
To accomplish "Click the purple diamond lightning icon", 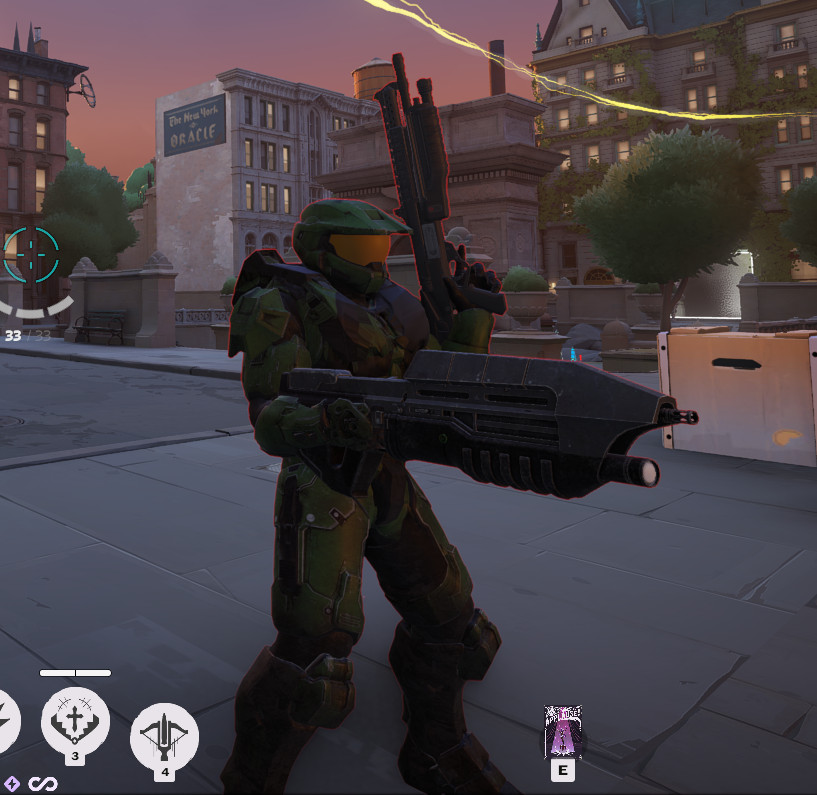I will pyautogui.click(x=12, y=783).
